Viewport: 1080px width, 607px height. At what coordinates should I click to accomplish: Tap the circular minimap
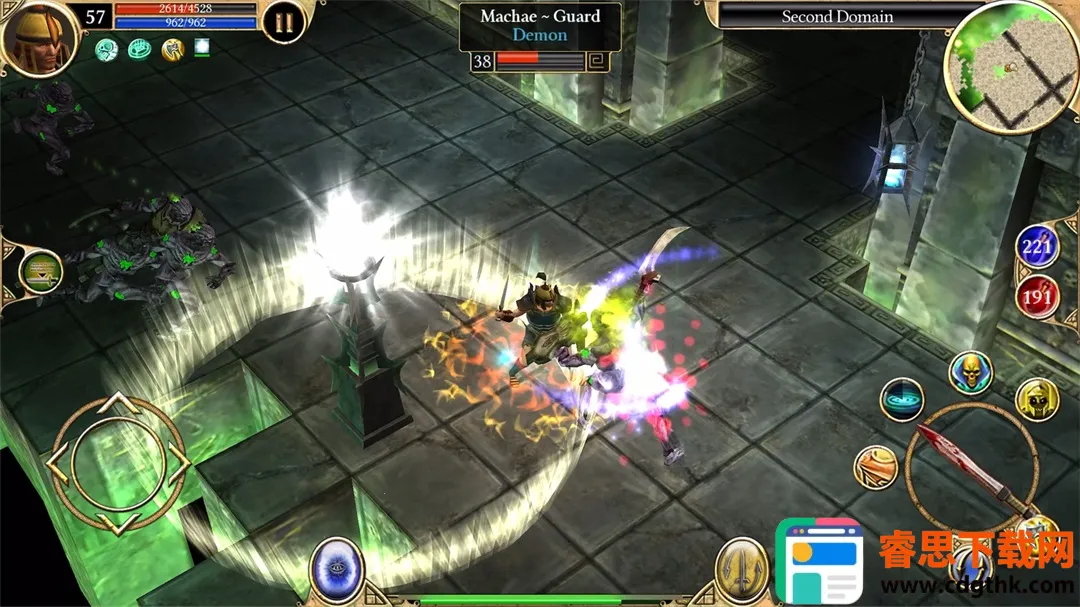pyautogui.click(x=1010, y=66)
